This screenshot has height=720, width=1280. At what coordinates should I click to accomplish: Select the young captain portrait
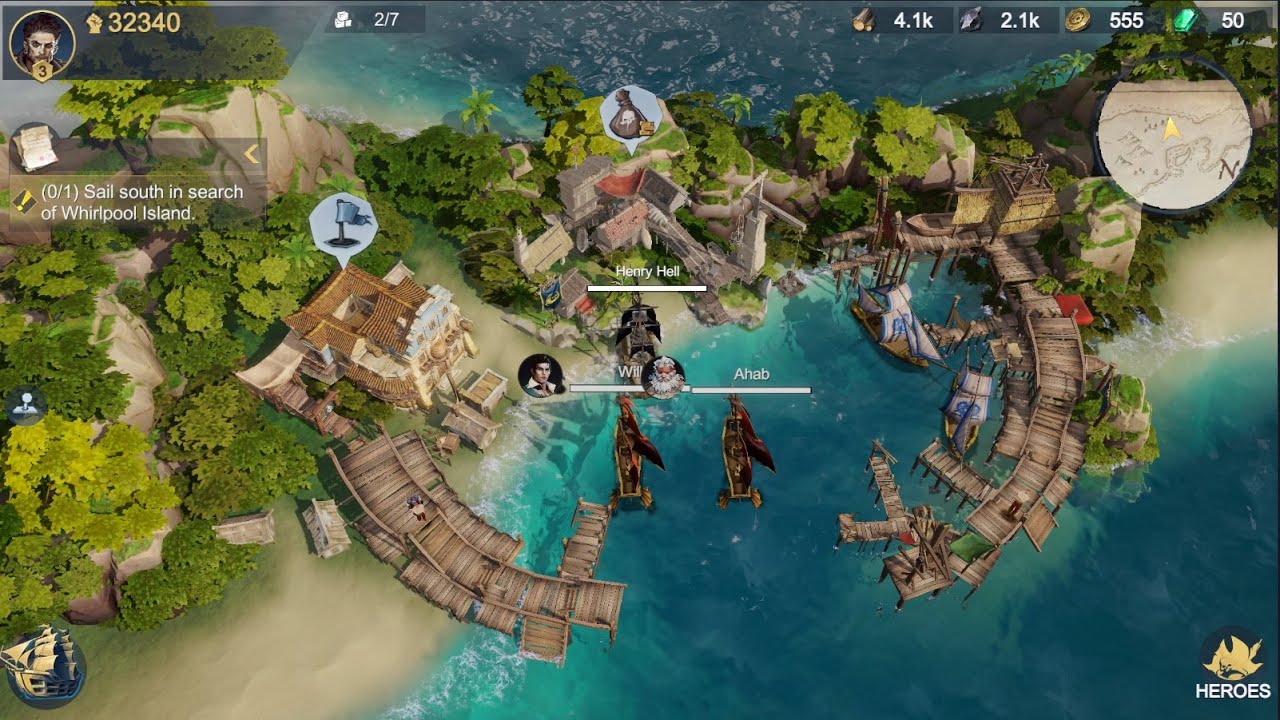tap(541, 376)
